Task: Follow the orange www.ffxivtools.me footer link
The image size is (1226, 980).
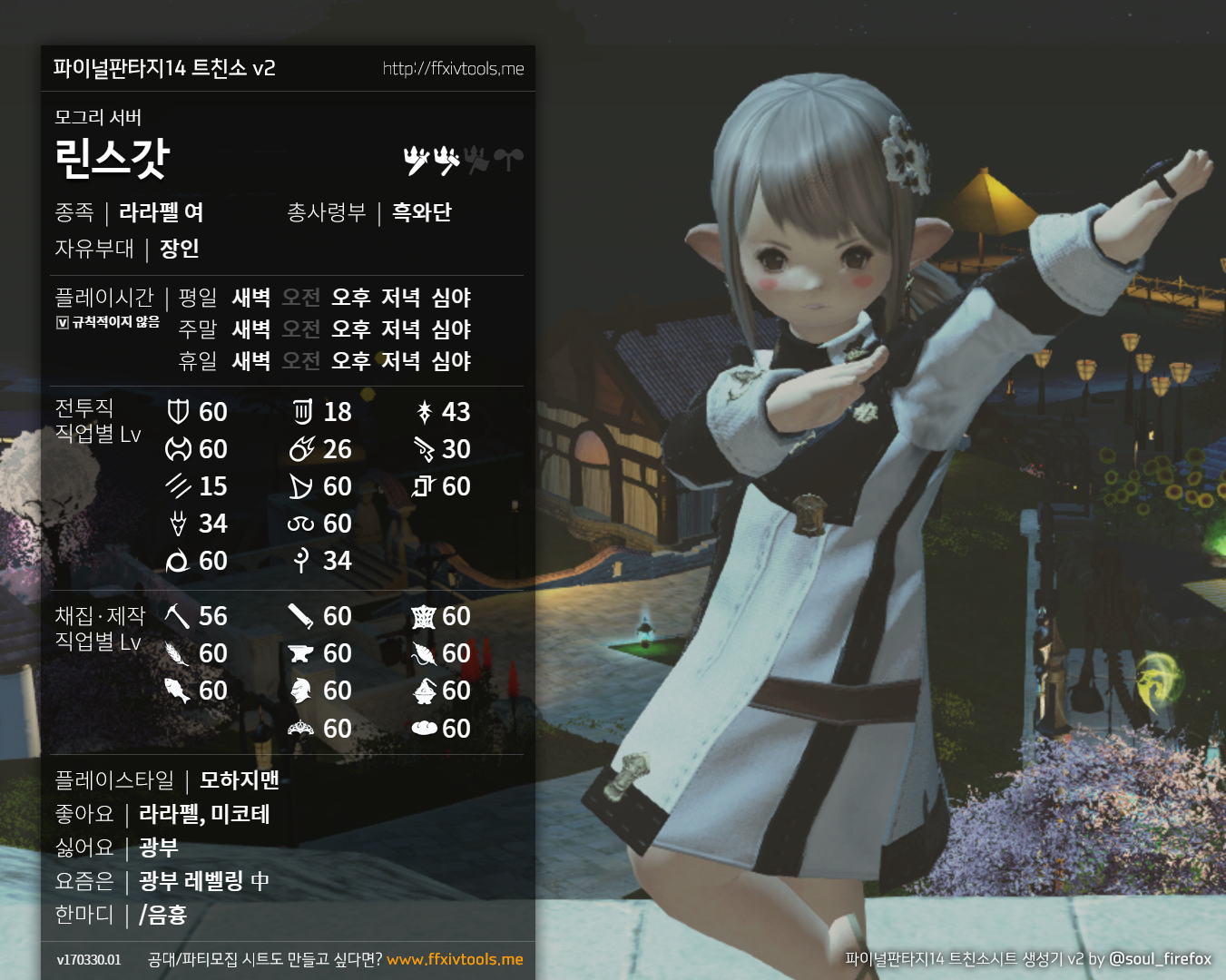Action: click(x=455, y=959)
